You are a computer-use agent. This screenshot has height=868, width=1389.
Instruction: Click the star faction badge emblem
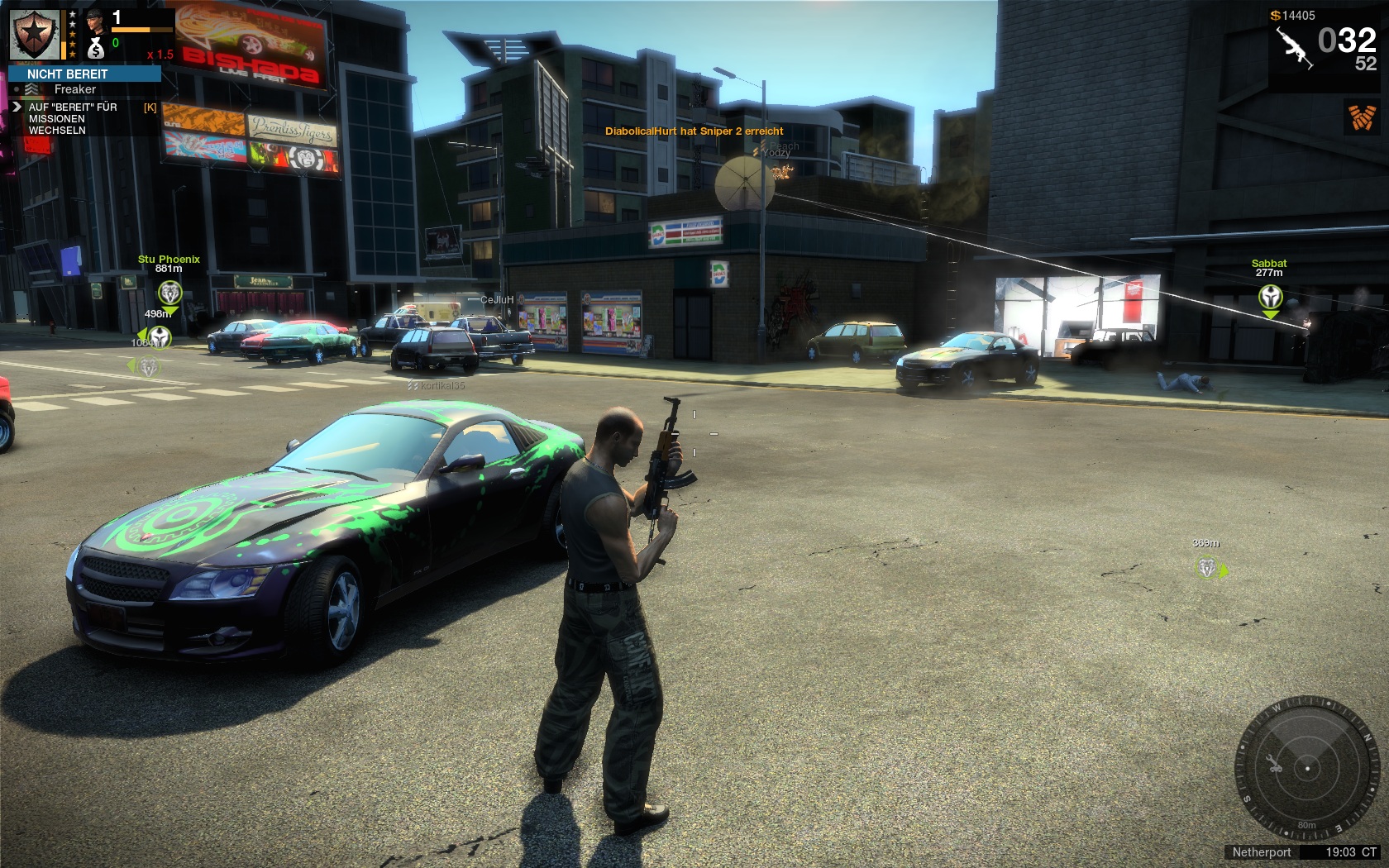[x=35, y=35]
